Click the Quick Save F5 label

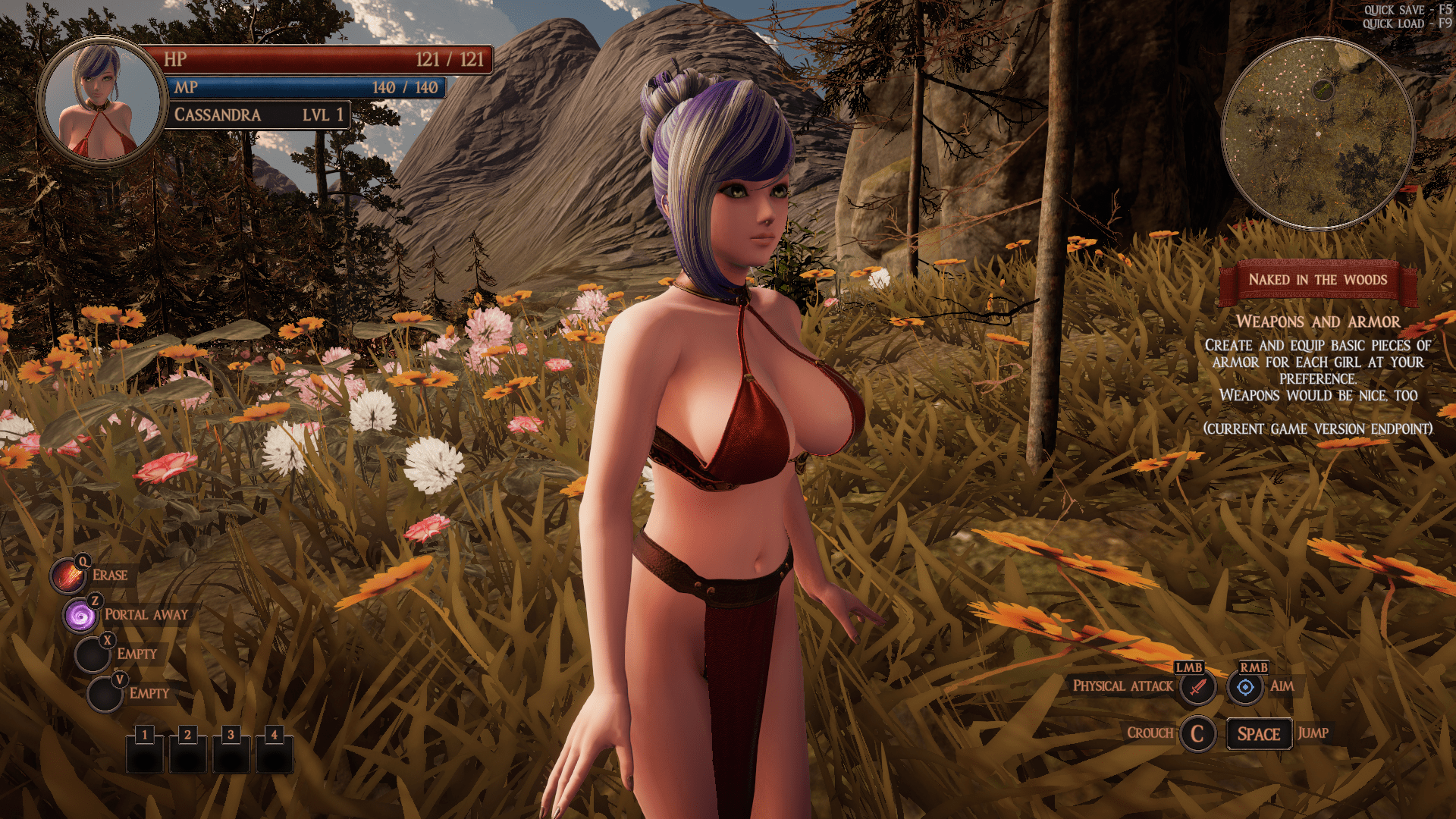(1407, 11)
